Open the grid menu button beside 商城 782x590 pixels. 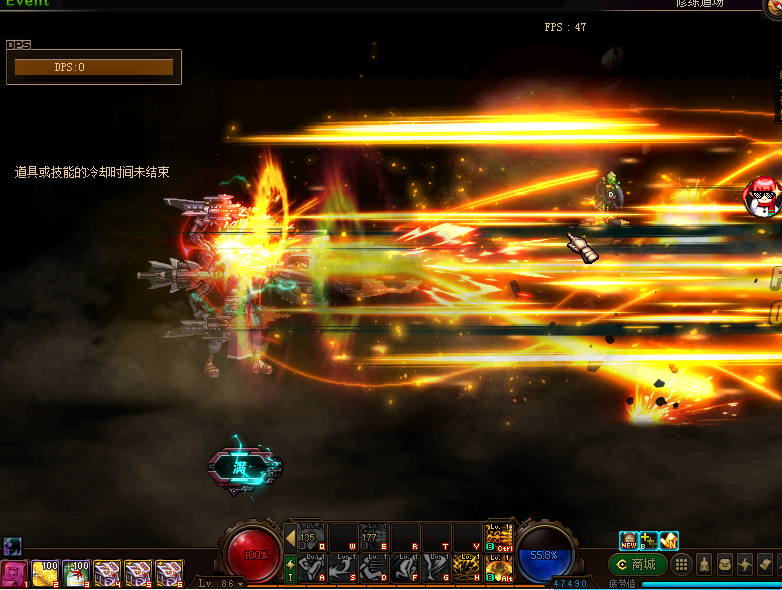[x=682, y=565]
